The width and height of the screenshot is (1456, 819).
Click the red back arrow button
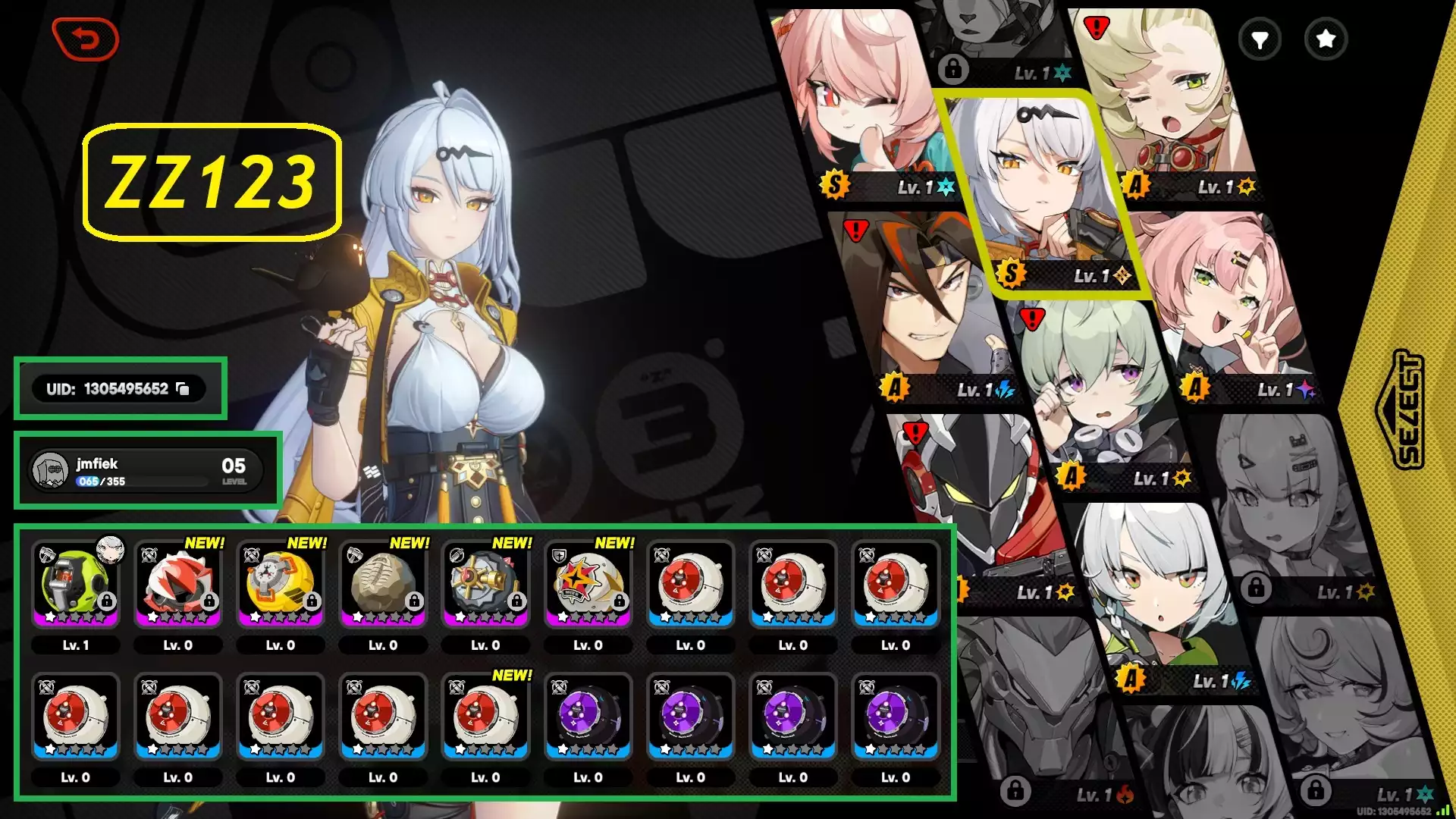click(86, 39)
